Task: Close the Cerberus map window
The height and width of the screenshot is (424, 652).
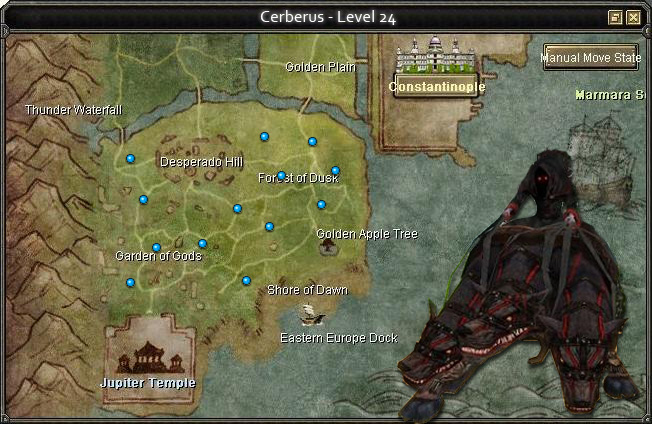Action: [634, 17]
